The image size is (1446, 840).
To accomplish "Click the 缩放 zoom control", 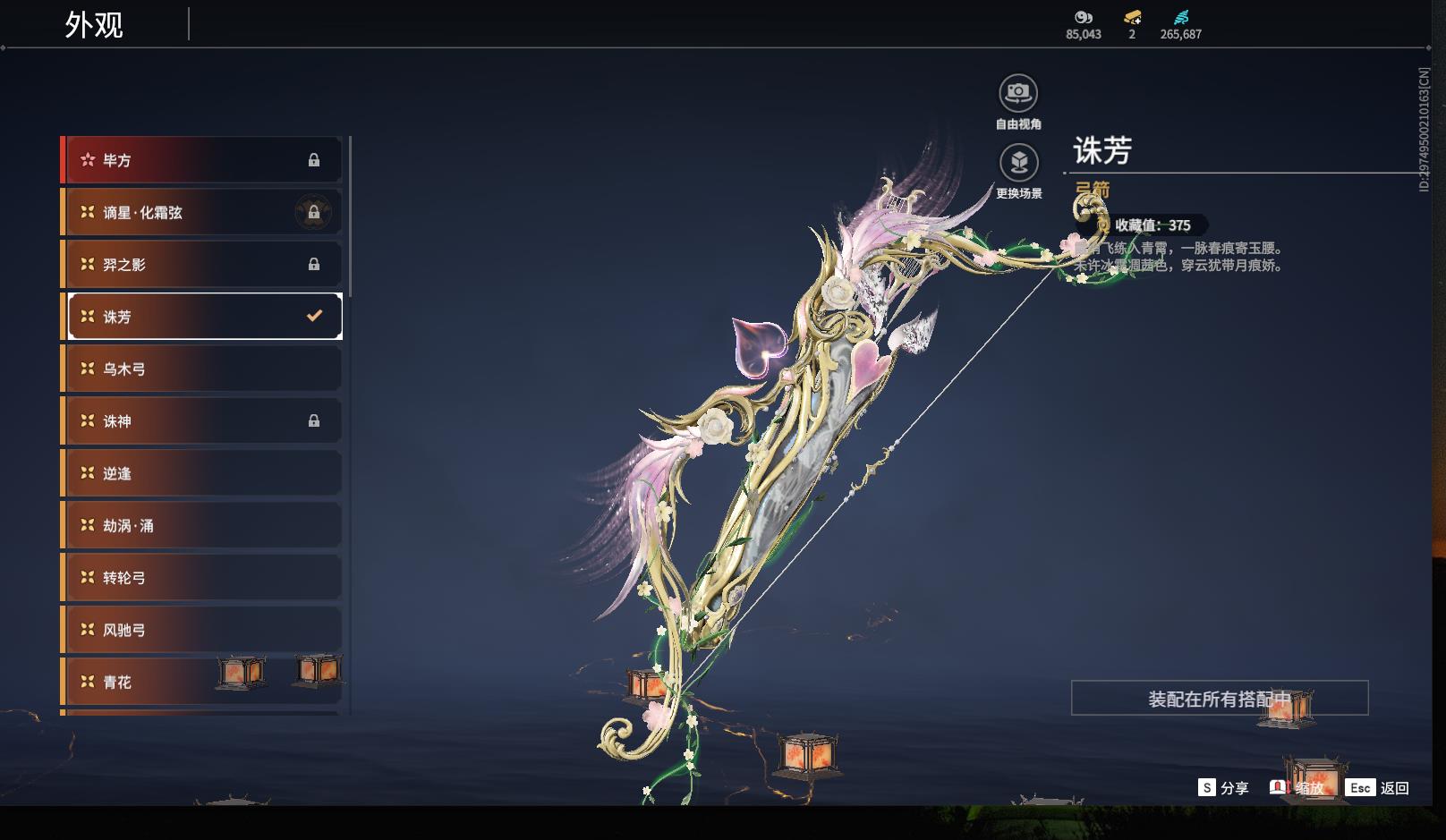I will point(1298,788).
